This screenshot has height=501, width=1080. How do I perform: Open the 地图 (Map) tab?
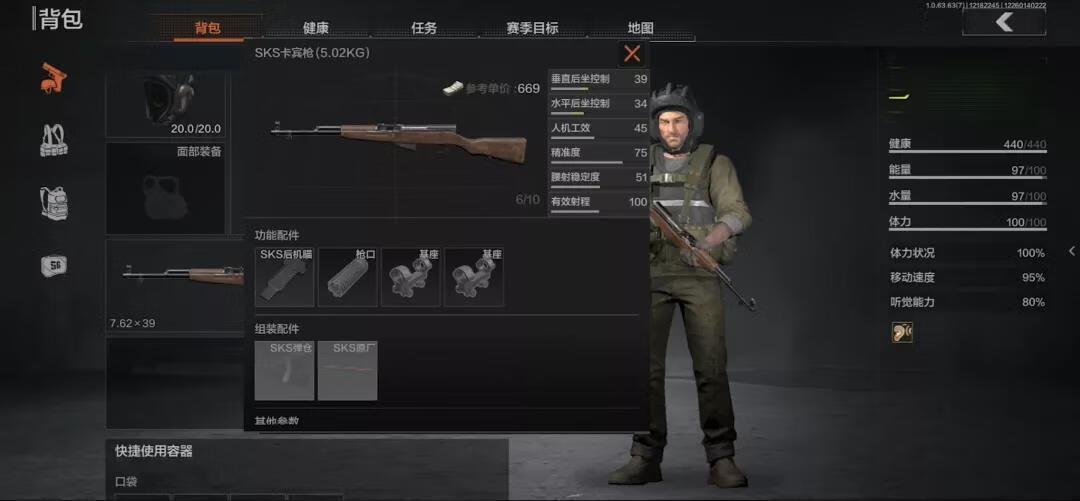click(x=640, y=28)
